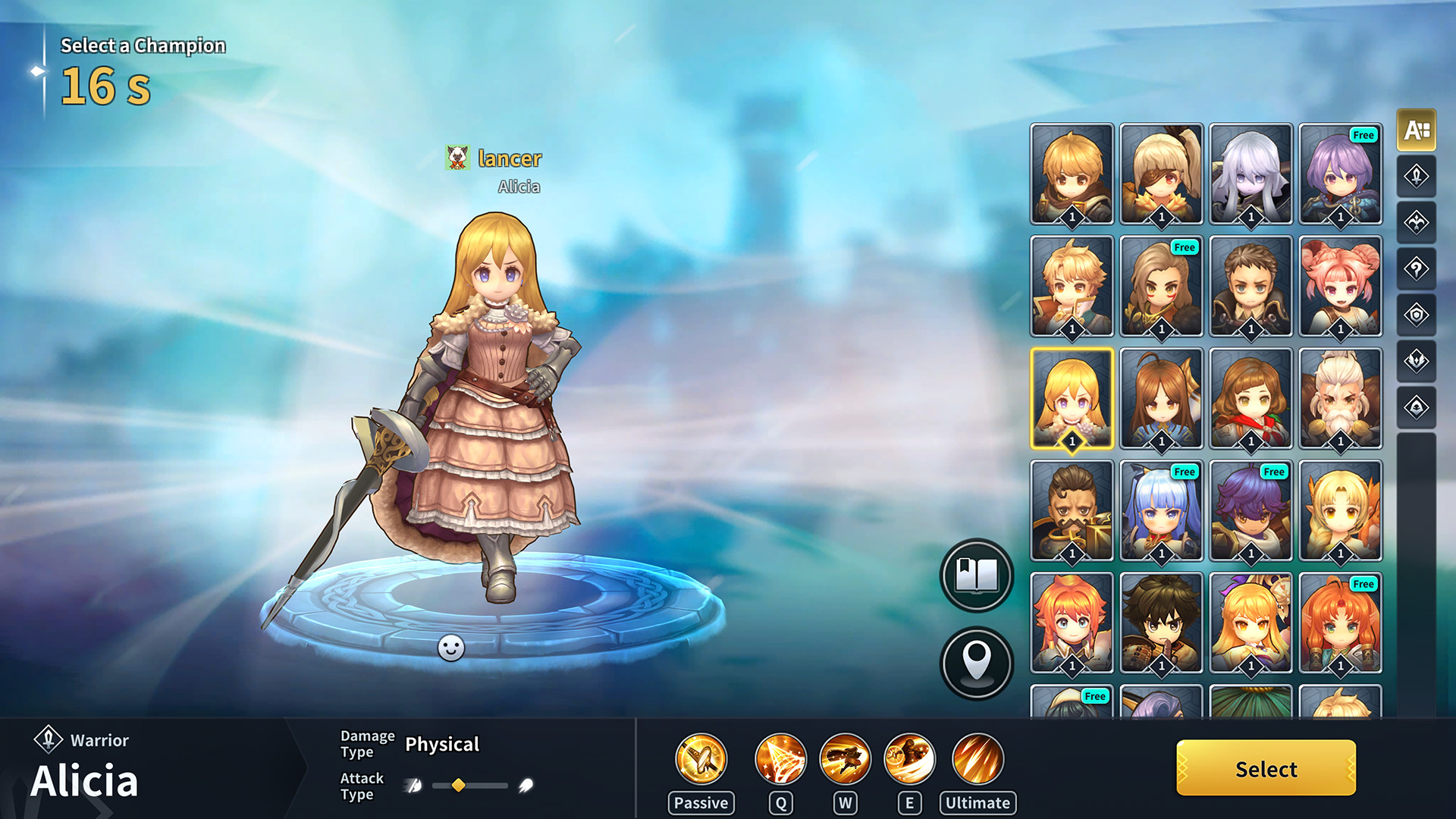Pick the highlighted Alicia portrait in the grid
Viewport: 1456px width, 819px height.
[x=1072, y=398]
